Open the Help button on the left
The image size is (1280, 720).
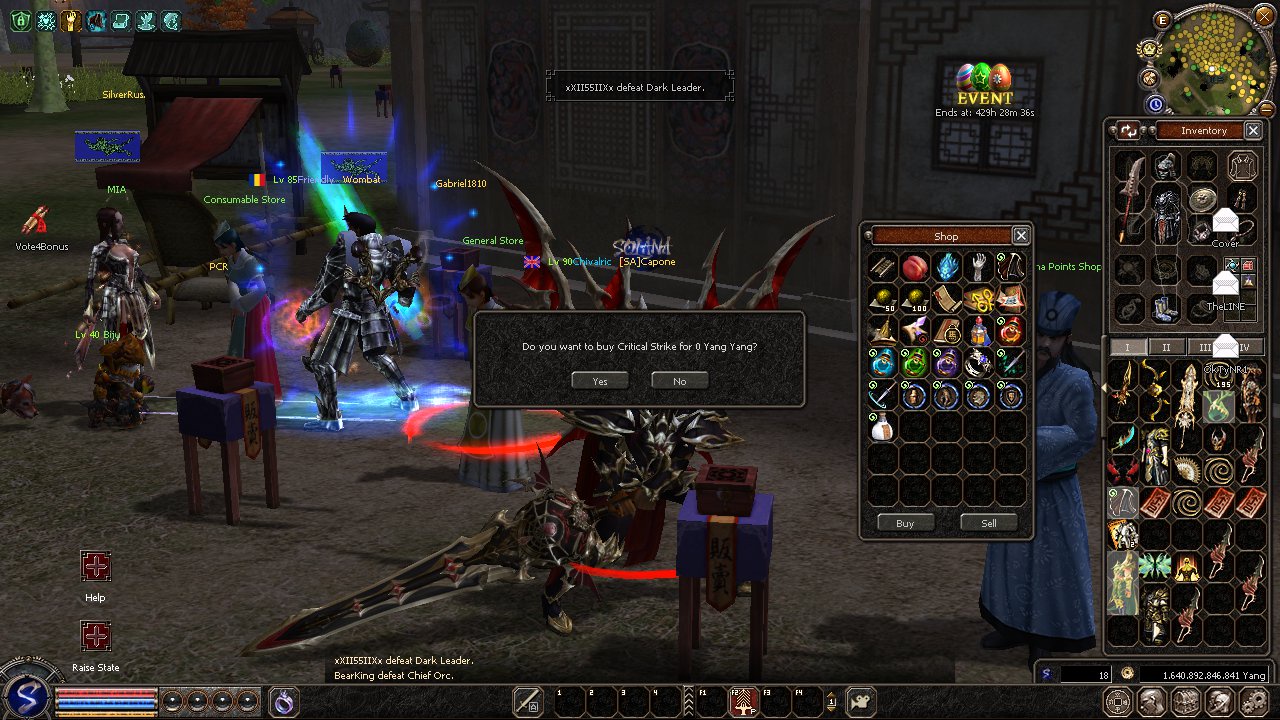coord(95,566)
